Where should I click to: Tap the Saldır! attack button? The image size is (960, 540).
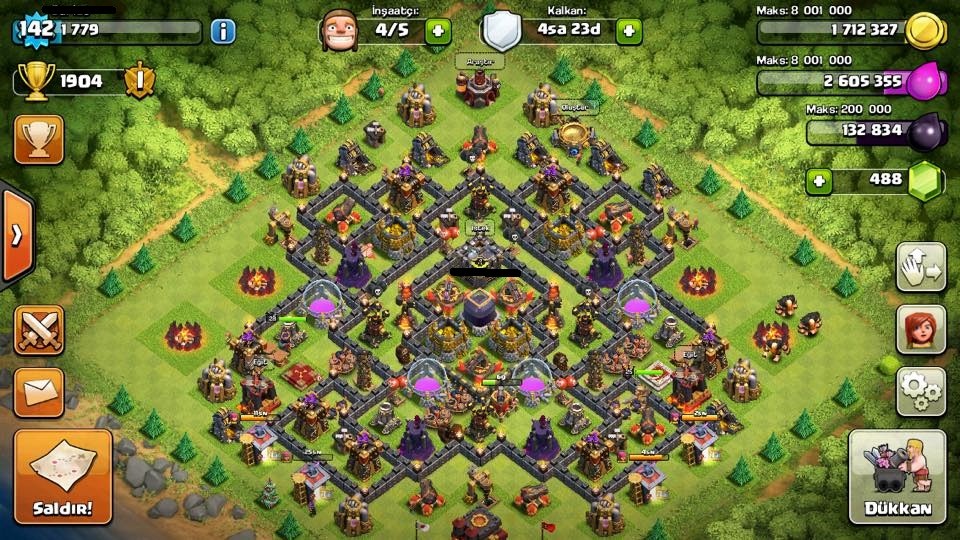pyautogui.click(x=62, y=476)
